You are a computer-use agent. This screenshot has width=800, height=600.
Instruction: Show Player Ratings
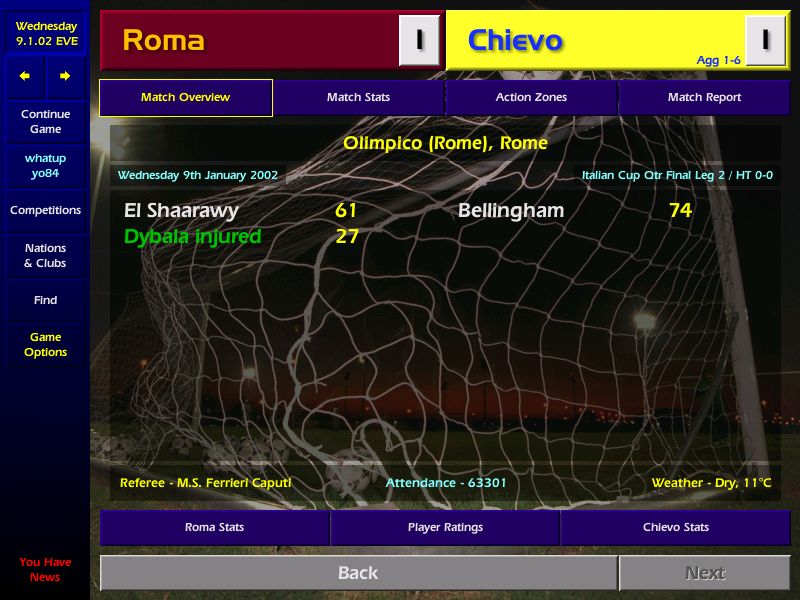(x=445, y=527)
